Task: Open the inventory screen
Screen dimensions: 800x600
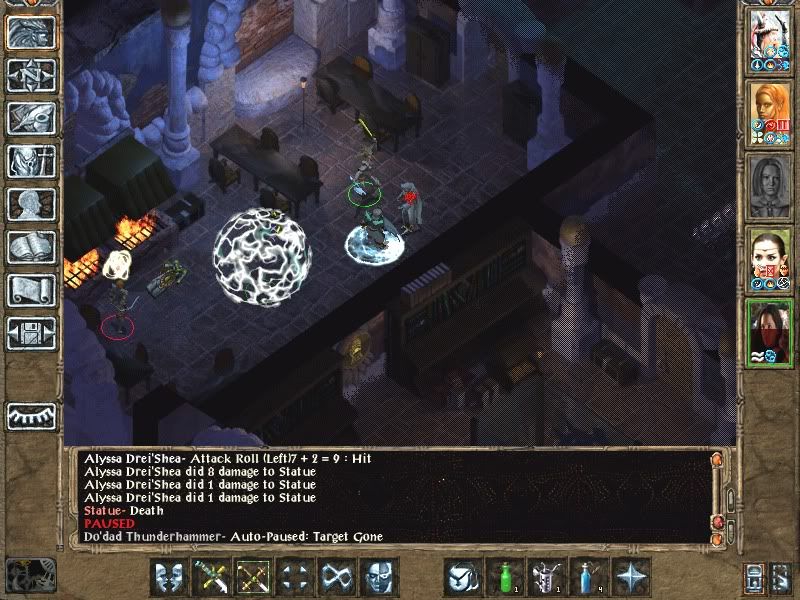Action: [x=32, y=161]
